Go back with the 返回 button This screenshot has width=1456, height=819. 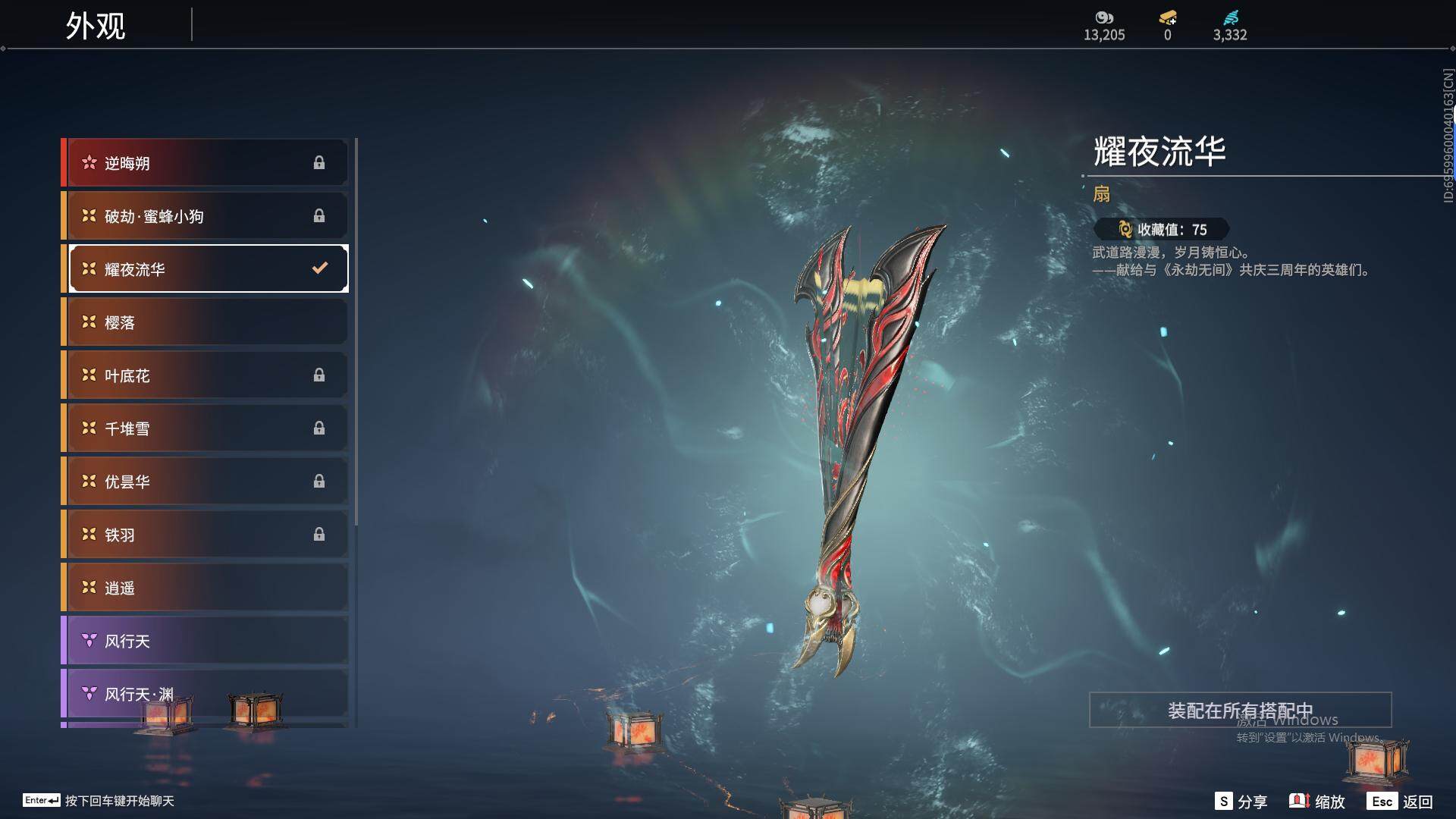1400,802
